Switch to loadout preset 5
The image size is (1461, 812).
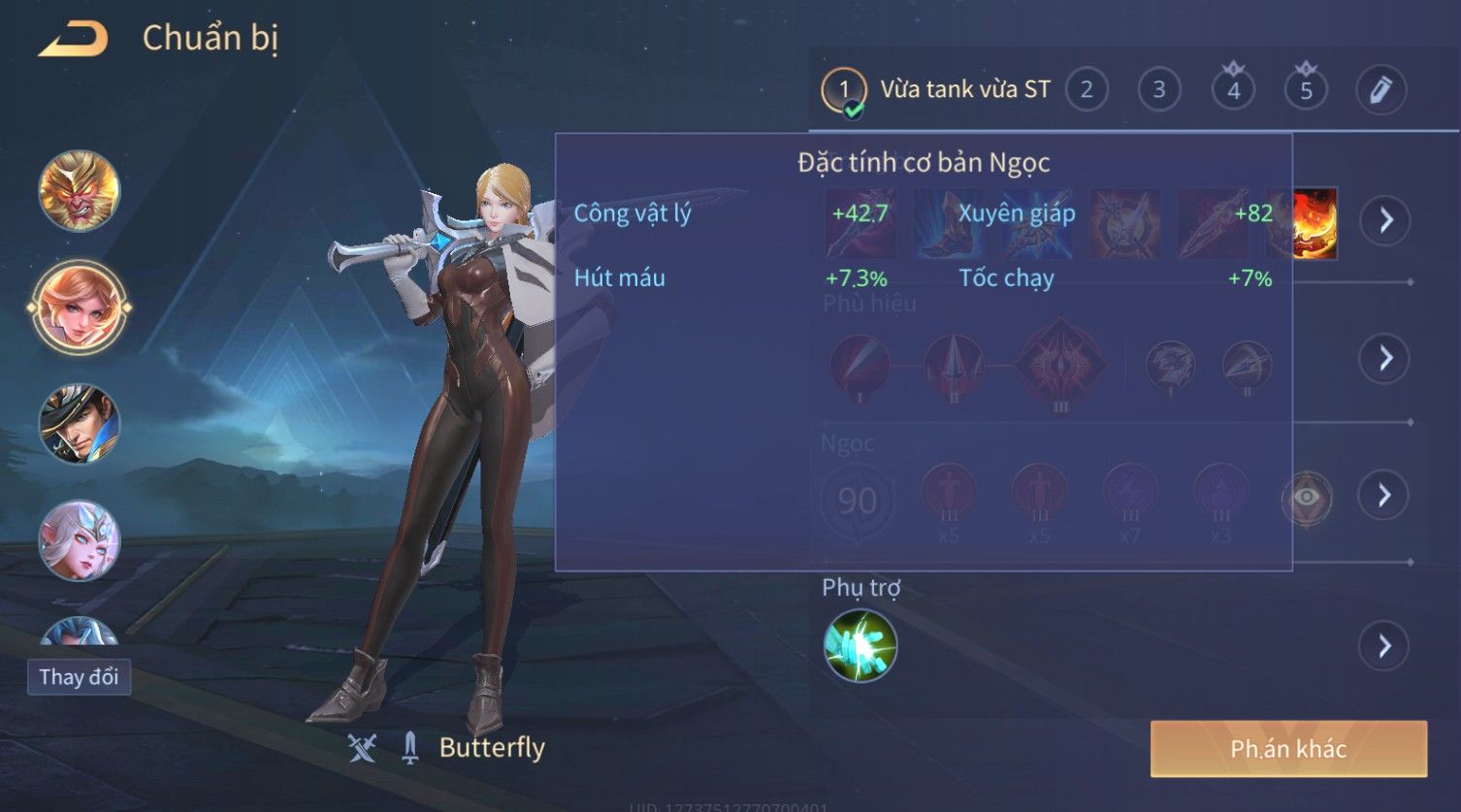coord(1306,90)
